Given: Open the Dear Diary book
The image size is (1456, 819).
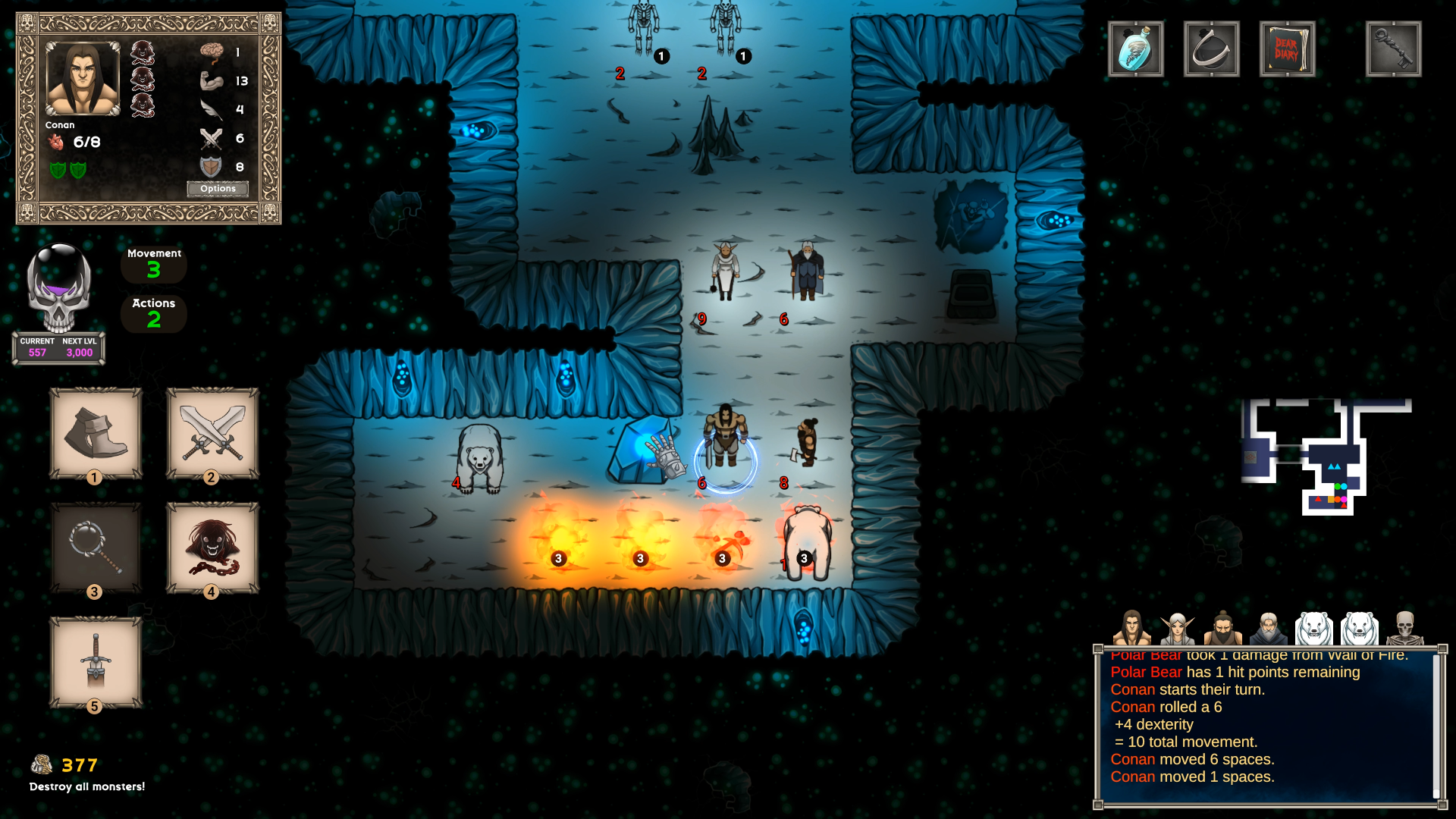Looking at the screenshot, I should 1287,49.
